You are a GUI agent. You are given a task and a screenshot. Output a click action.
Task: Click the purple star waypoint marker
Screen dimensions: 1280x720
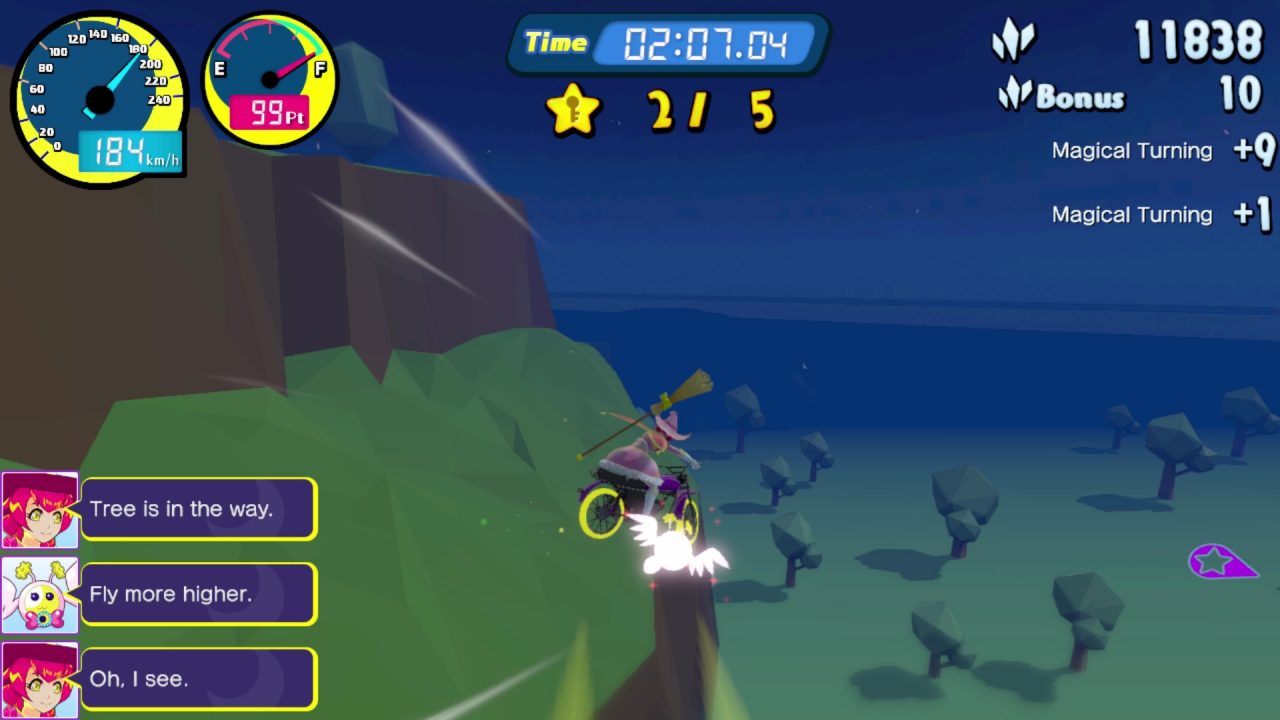[1220, 561]
